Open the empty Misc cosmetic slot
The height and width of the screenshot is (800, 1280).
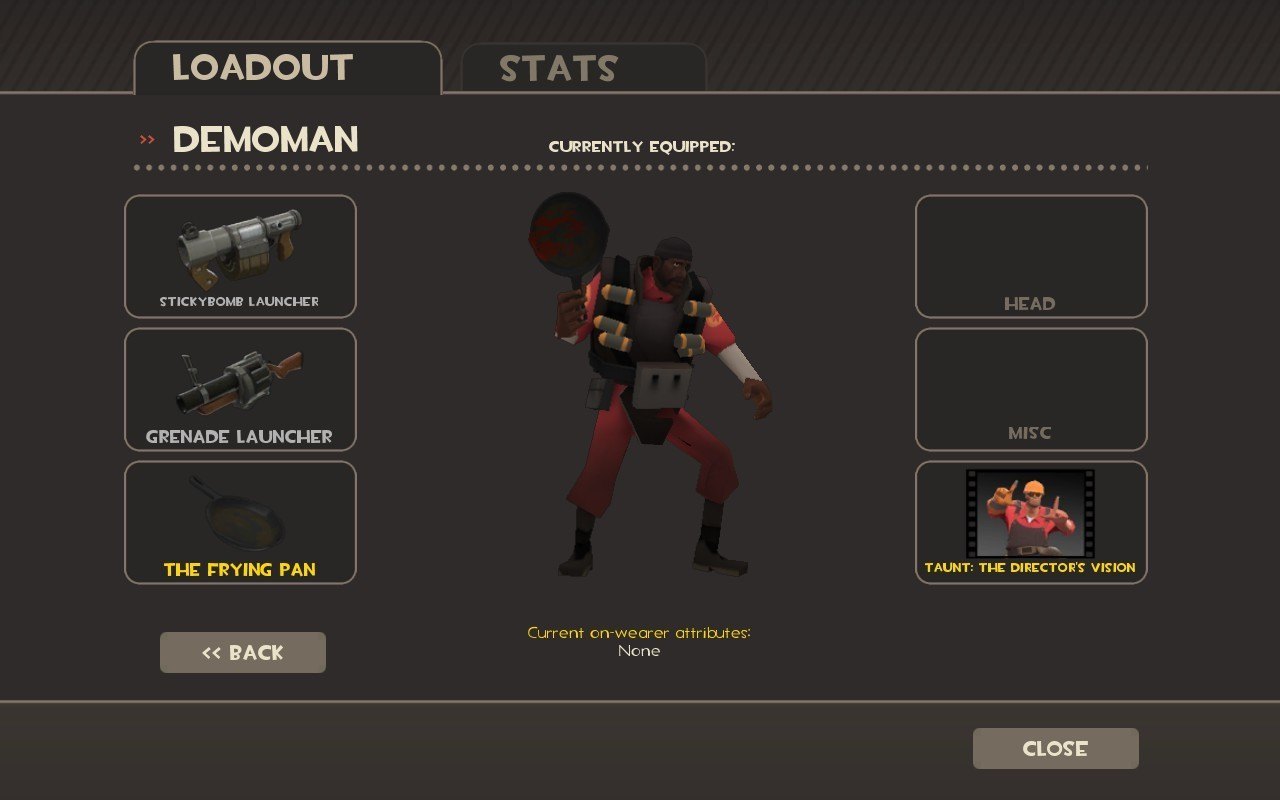pyautogui.click(x=1031, y=389)
